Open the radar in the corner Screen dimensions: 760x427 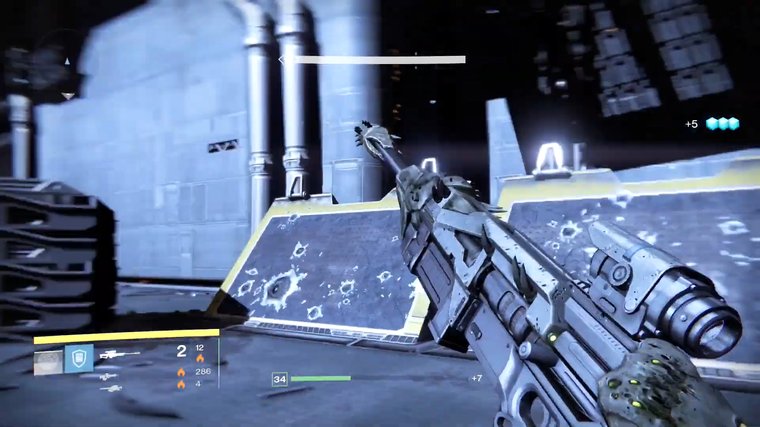click(x=40, y=66)
